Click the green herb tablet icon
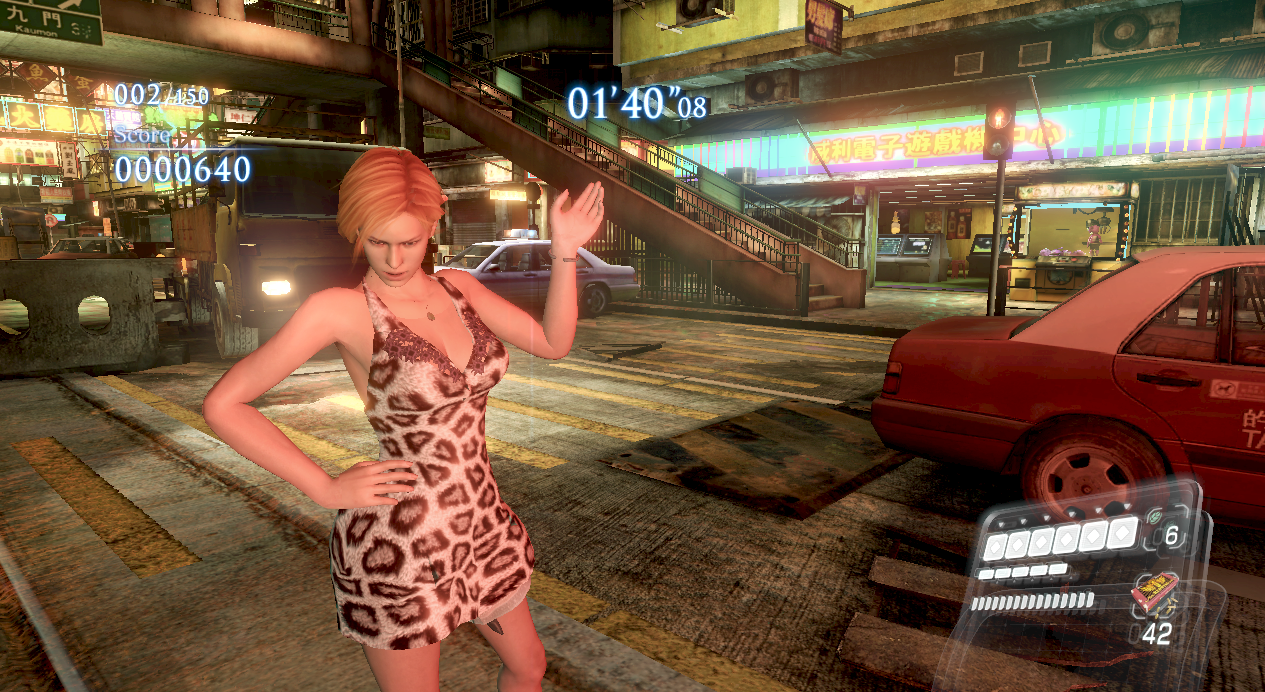 point(1153,517)
